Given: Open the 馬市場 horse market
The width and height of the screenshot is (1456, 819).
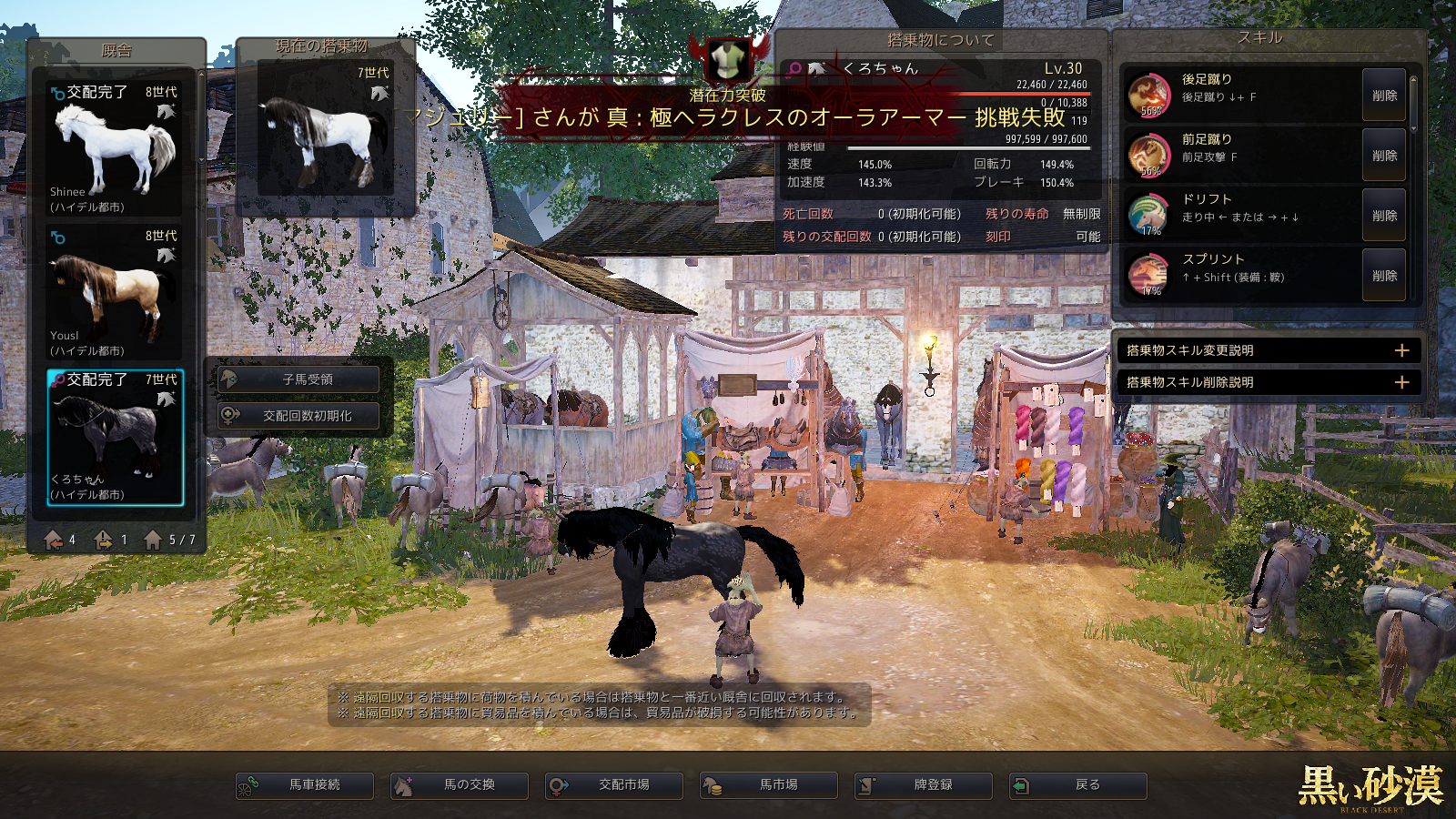Looking at the screenshot, I should coord(769,785).
